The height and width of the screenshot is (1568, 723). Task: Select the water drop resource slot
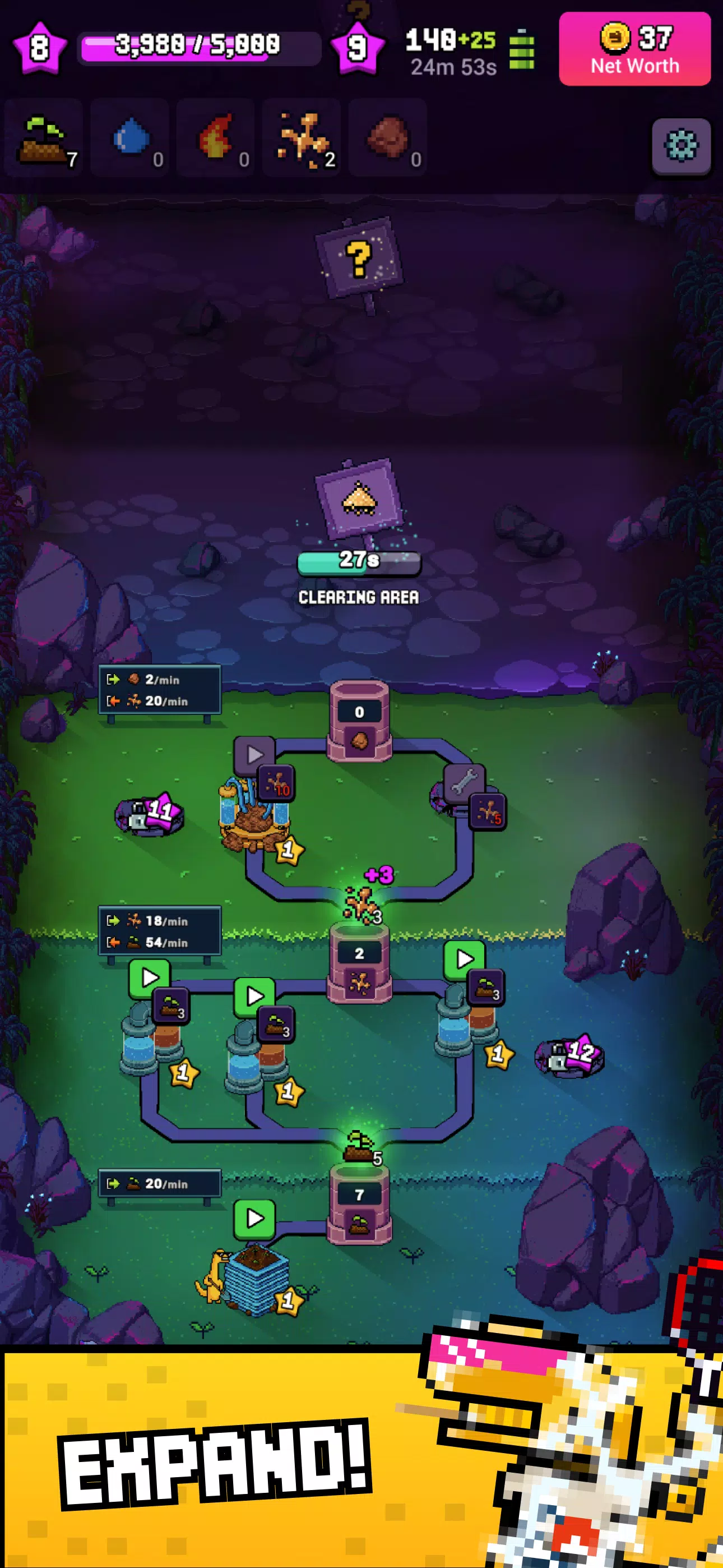coord(130,139)
